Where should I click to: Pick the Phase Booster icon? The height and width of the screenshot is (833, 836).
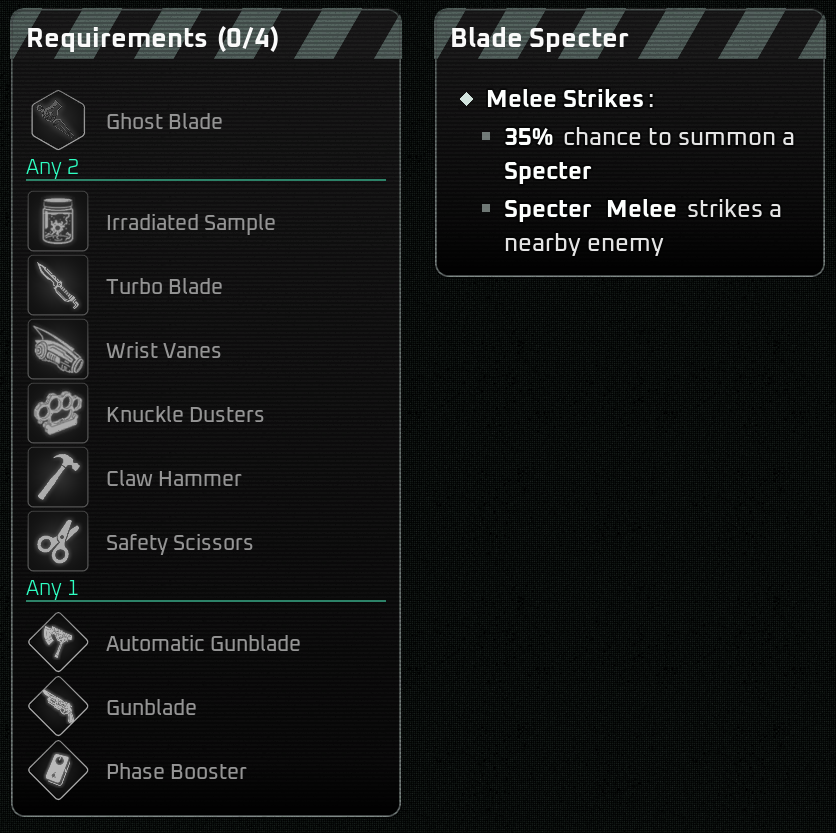[x=58, y=771]
